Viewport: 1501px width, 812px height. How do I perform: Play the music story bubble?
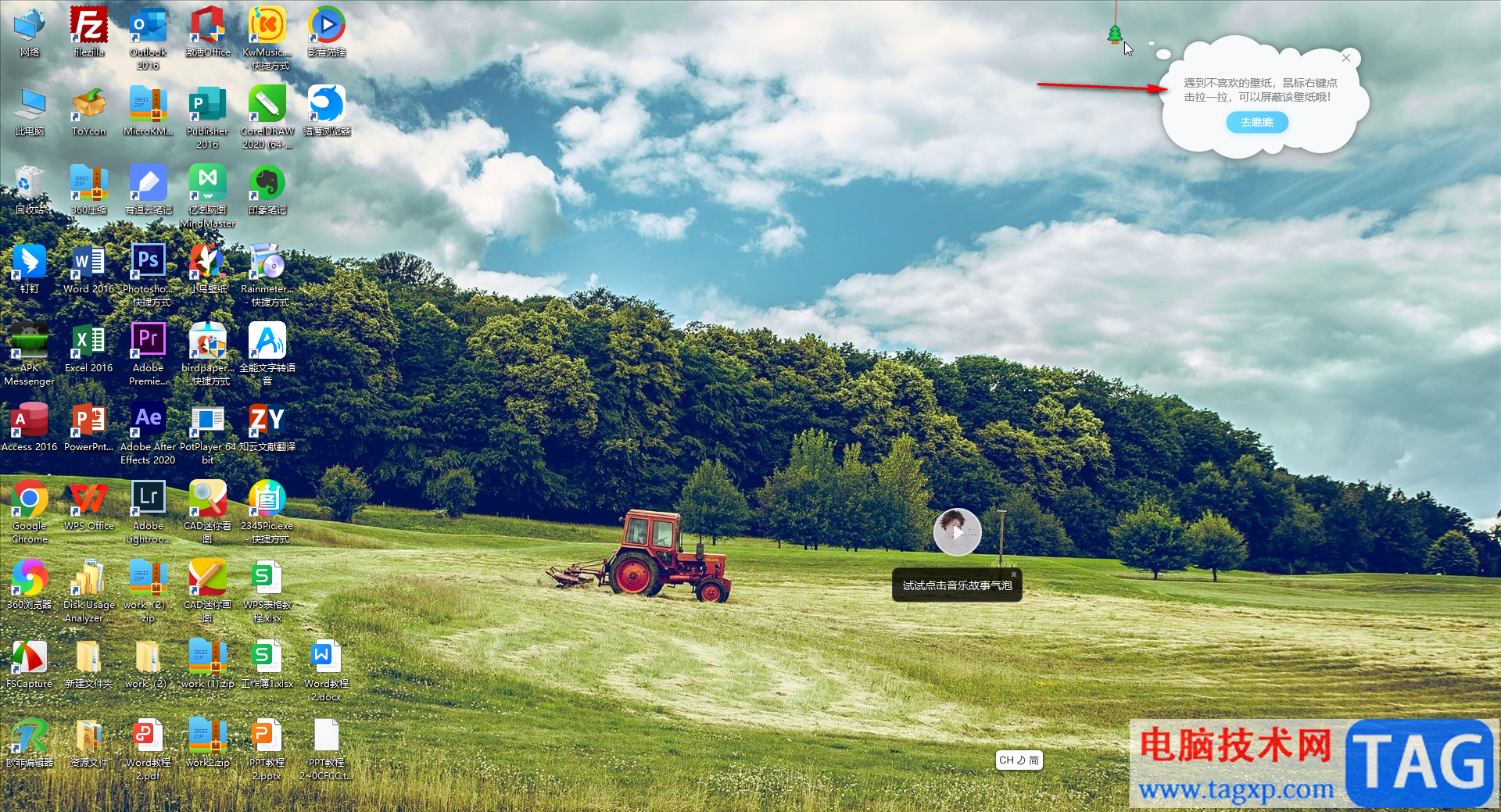tap(957, 532)
